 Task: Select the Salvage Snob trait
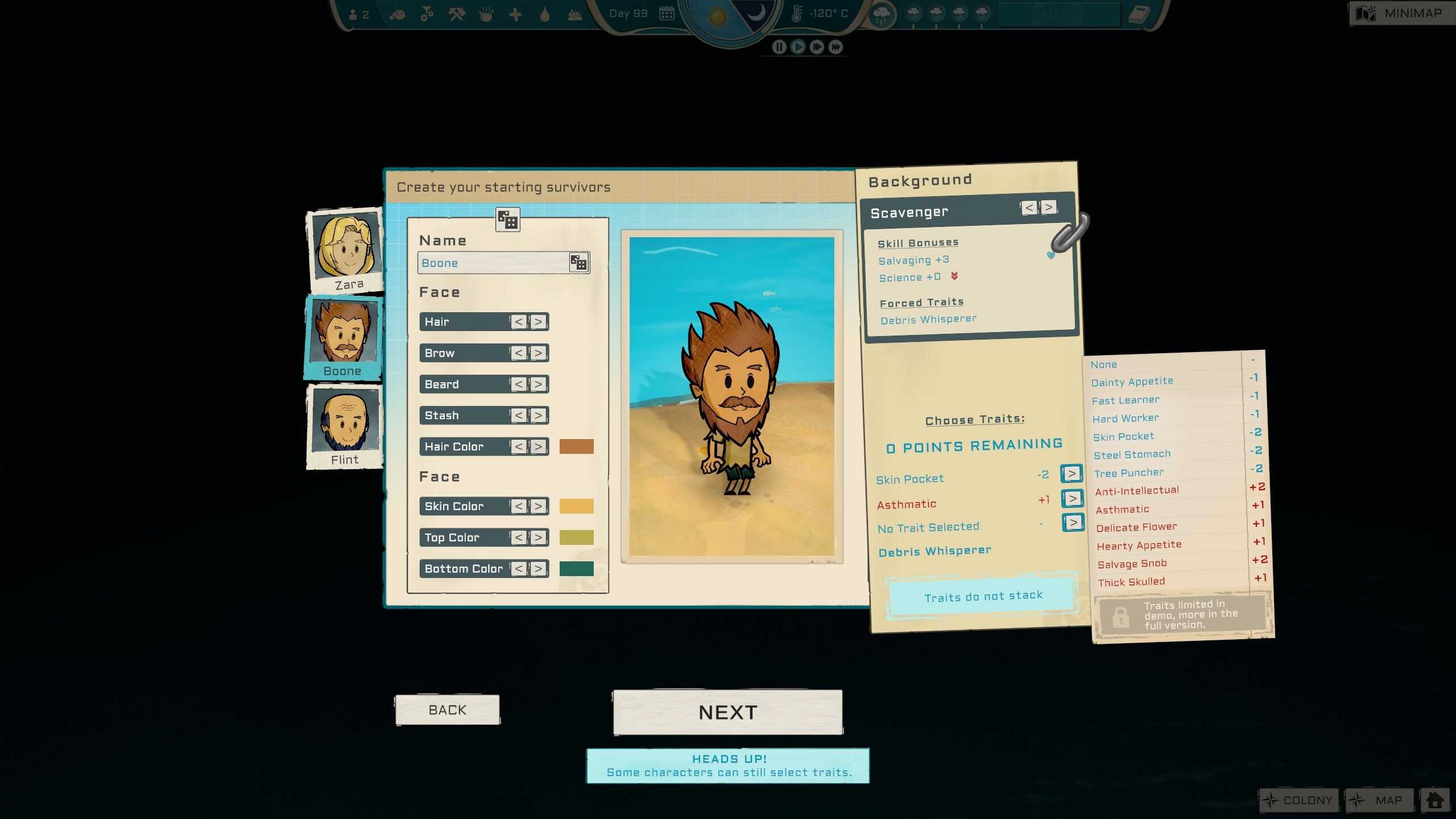coord(1132,564)
